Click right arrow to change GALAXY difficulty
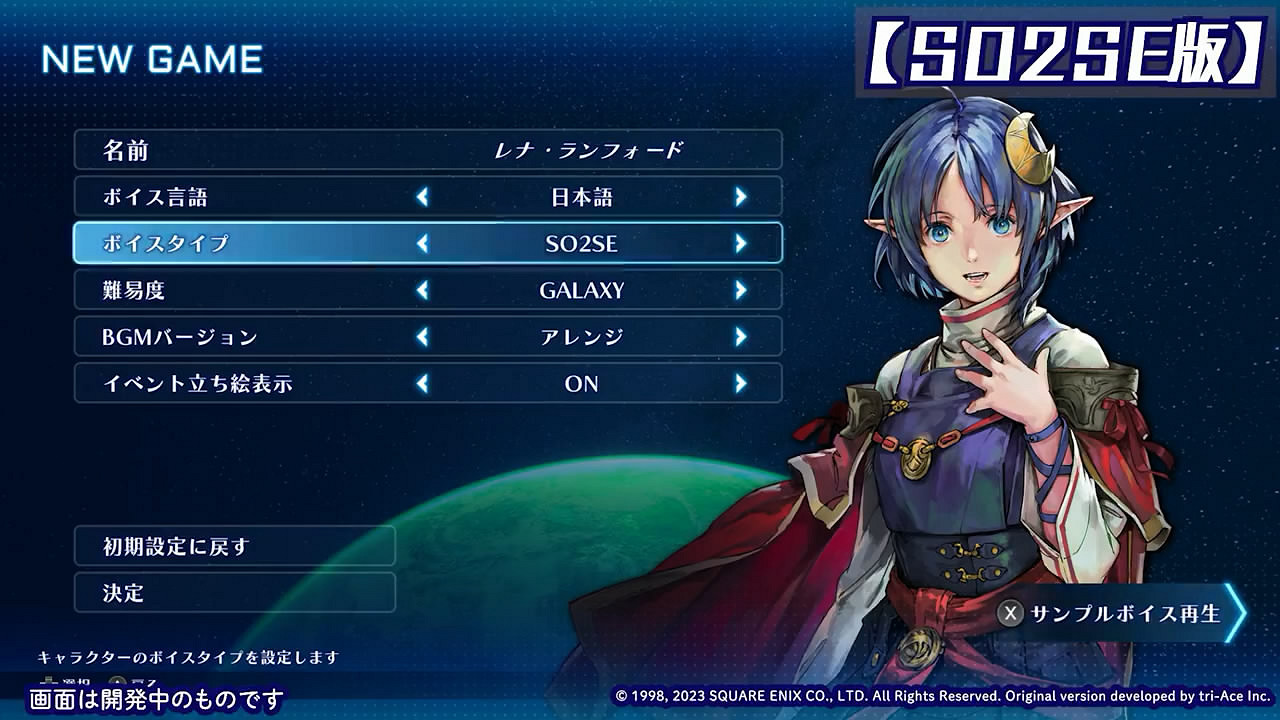 point(742,290)
